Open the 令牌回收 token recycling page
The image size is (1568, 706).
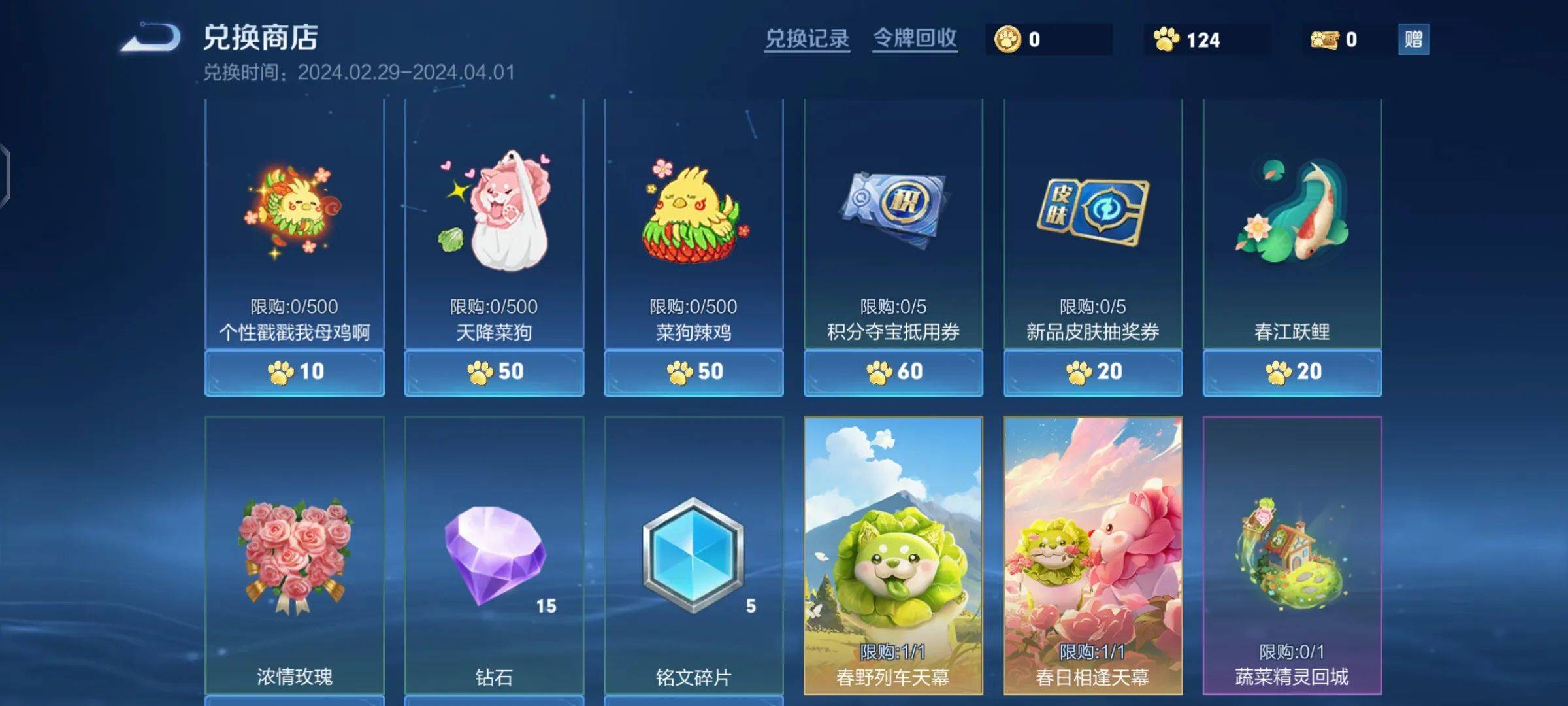coord(915,39)
